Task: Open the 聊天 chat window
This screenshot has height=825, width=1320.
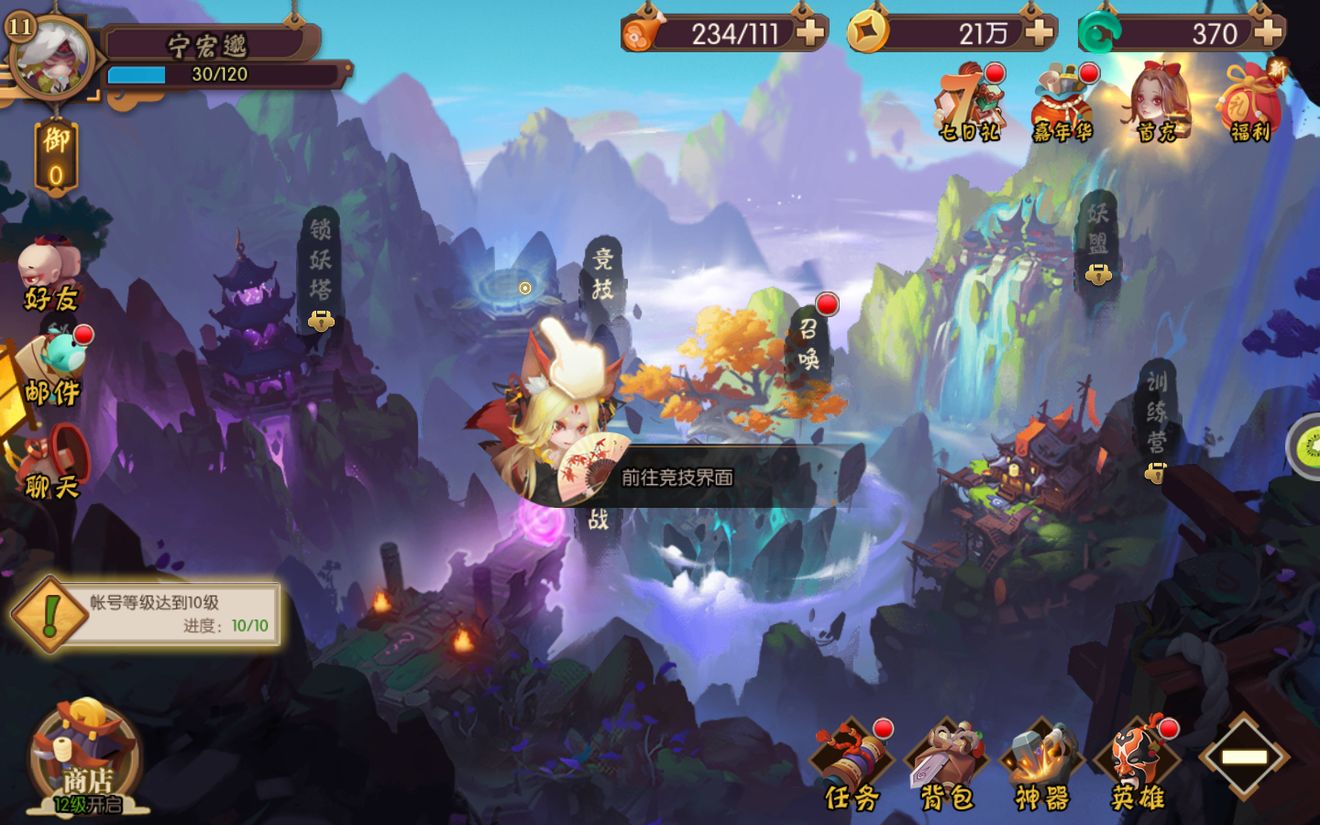Action: click(x=52, y=462)
